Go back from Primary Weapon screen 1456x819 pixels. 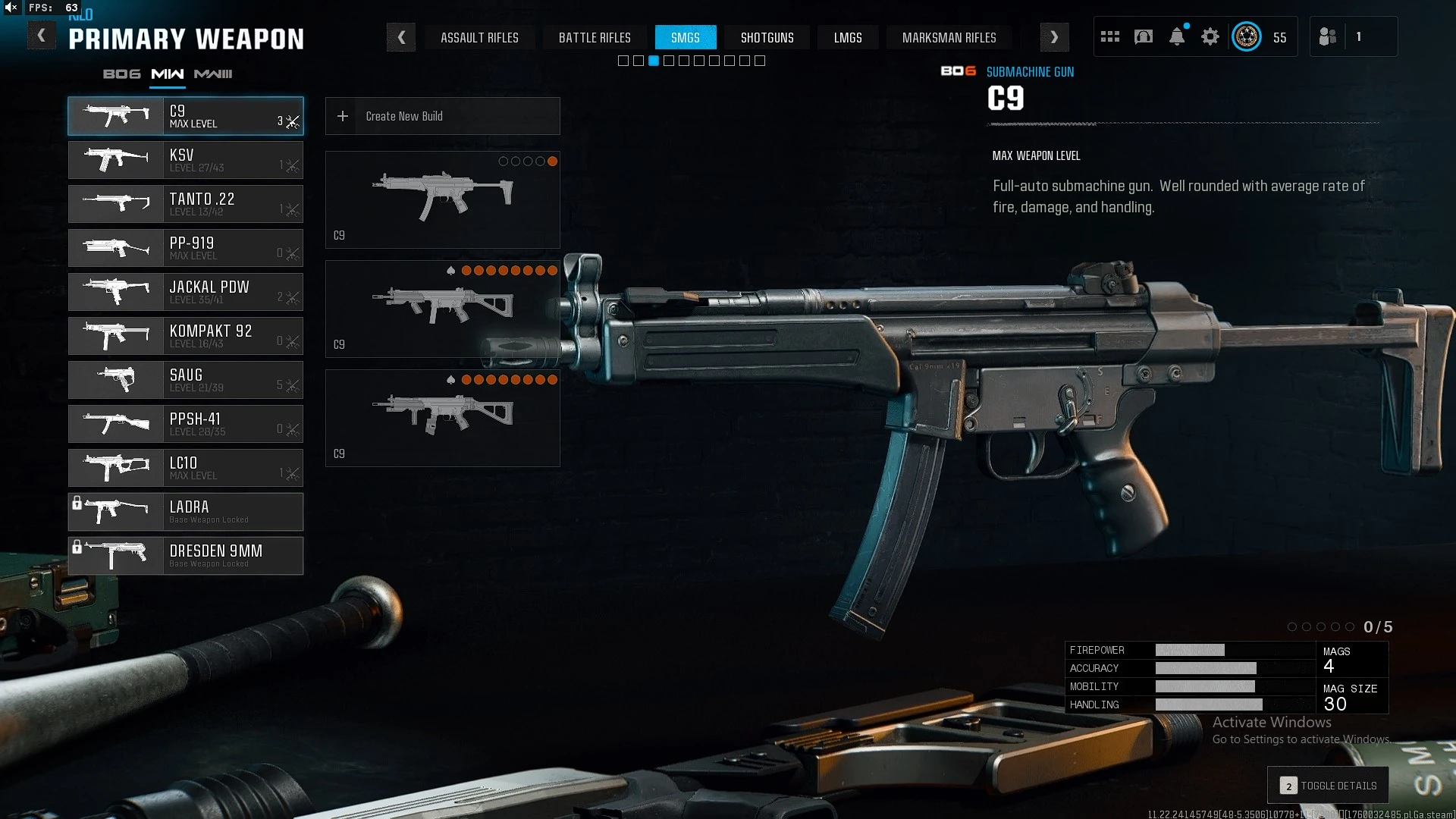[41, 36]
